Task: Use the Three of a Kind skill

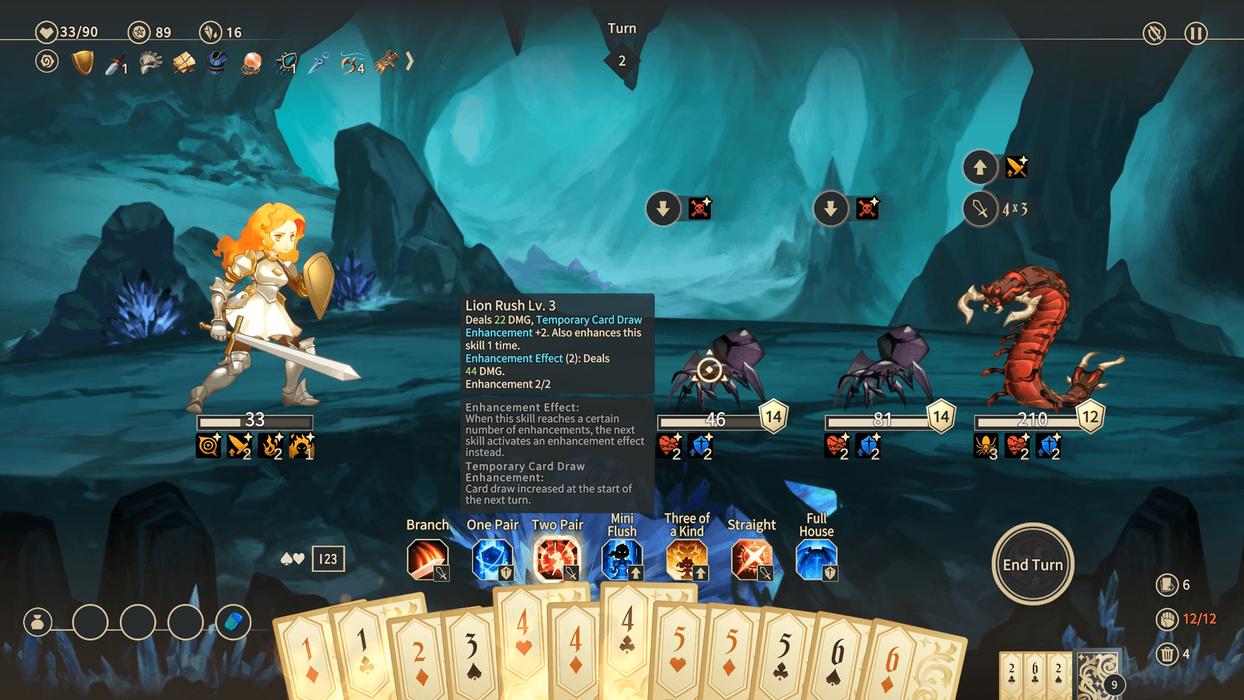Action: [687, 559]
